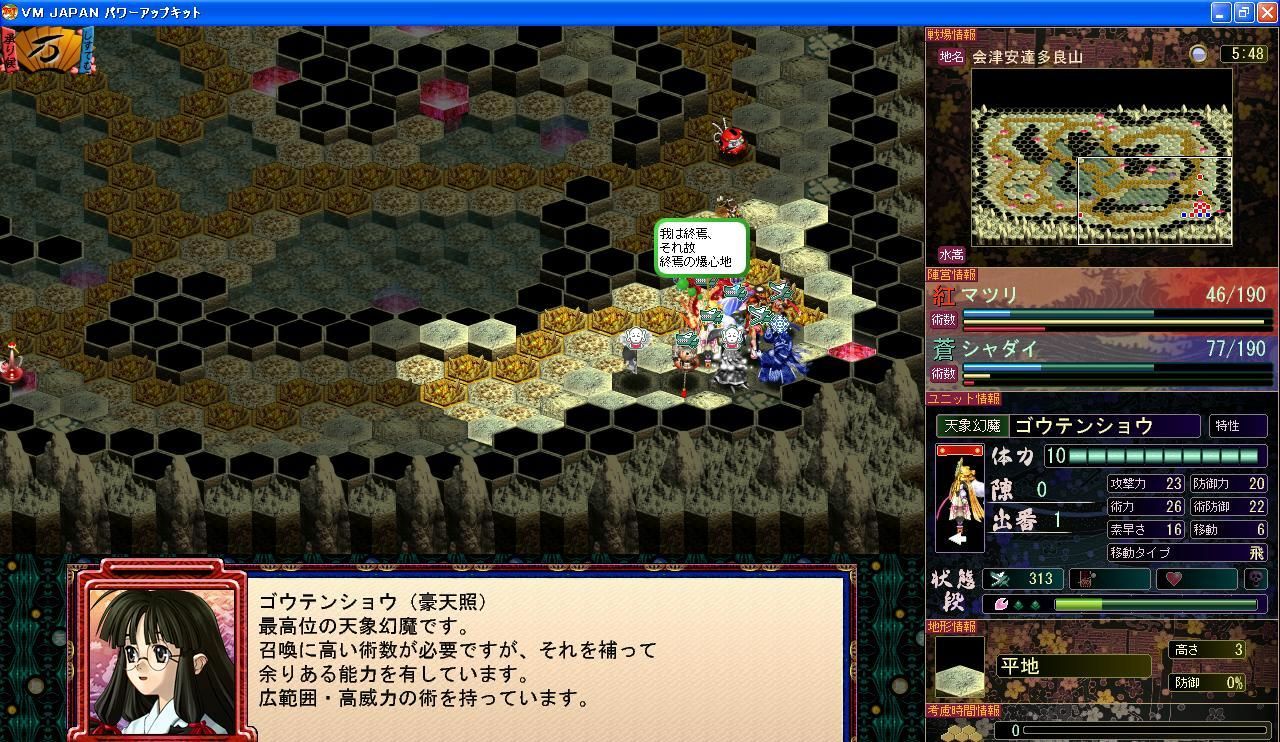Click a green diamond rank icon

click(1017, 605)
